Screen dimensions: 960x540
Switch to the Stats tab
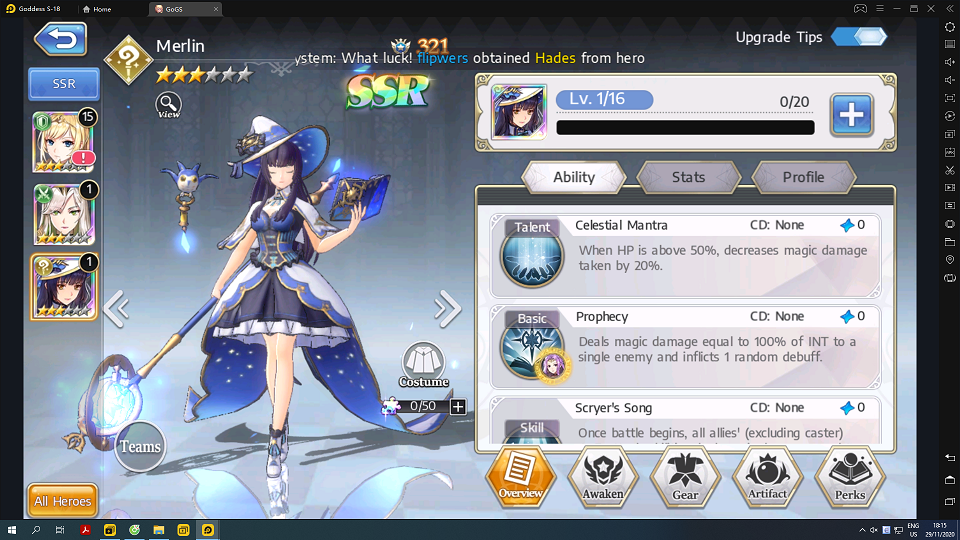pyautogui.click(x=688, y=177)
